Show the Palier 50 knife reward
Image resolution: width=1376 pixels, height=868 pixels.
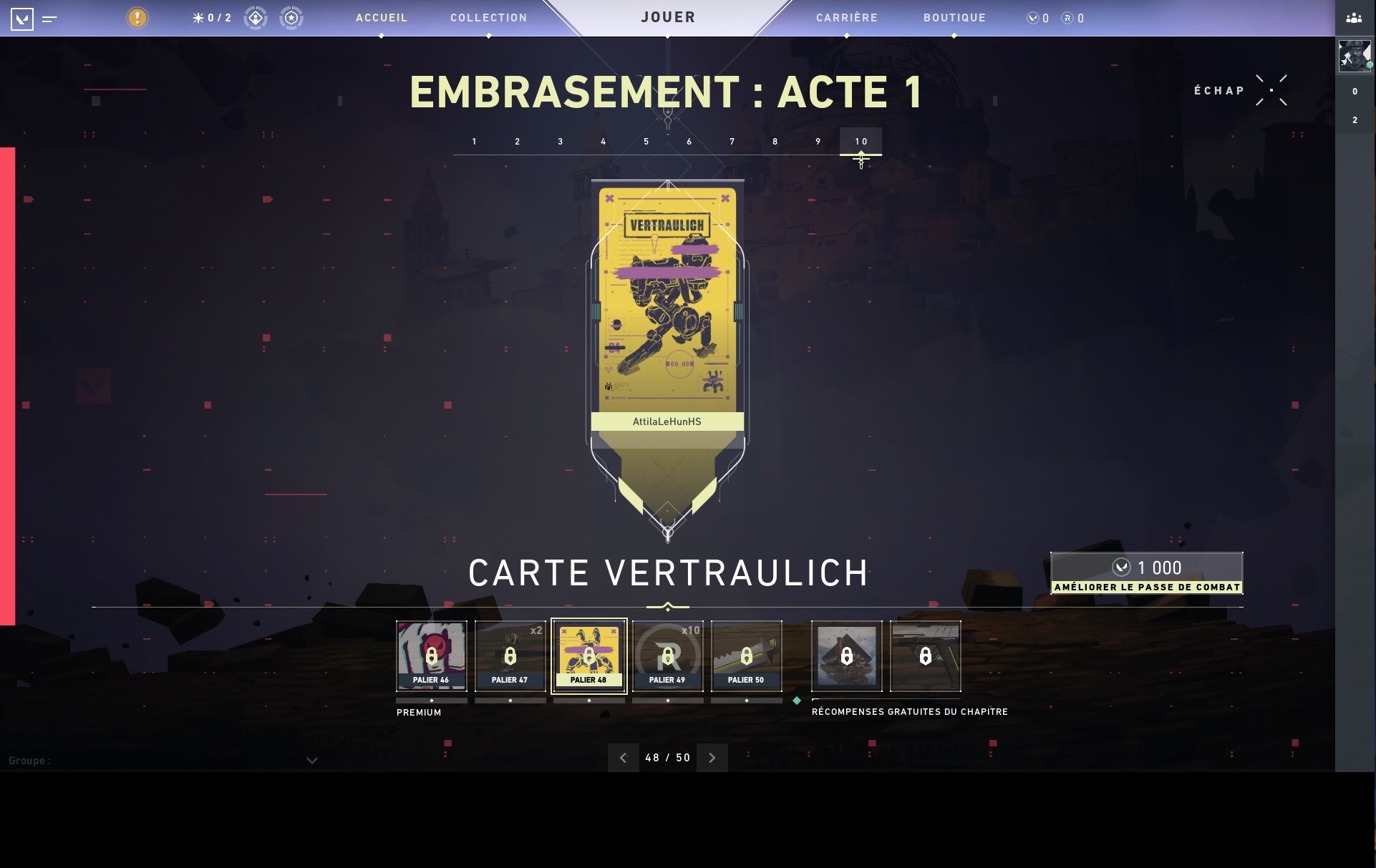tap(746, 656)
